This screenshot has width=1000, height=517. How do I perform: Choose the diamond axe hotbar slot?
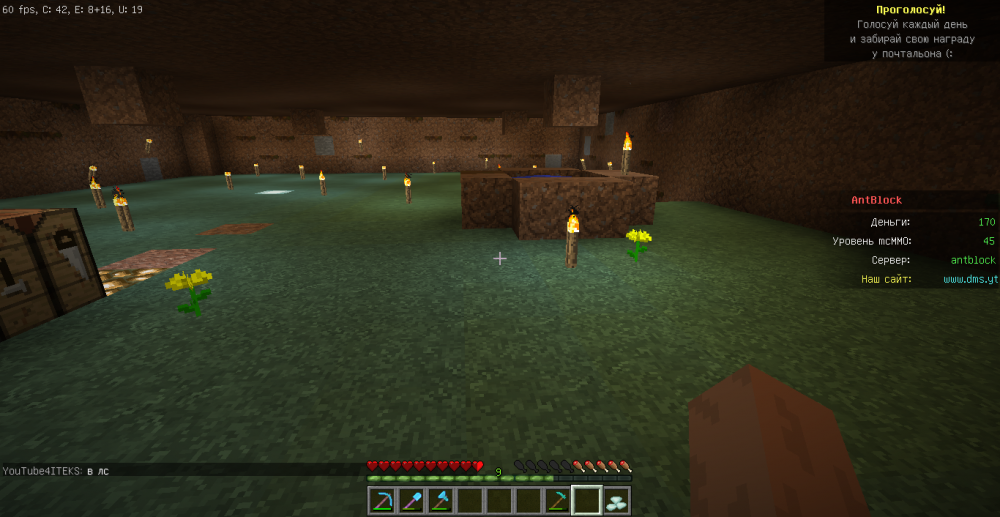pyautogui.click(x=440, y=500)
